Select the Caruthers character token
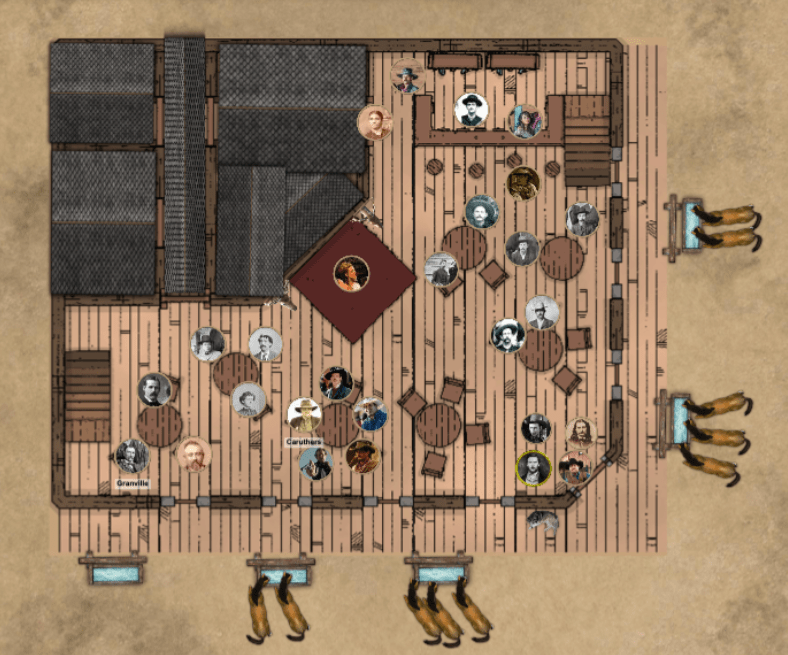788x655 pixels. click(304, 414)
